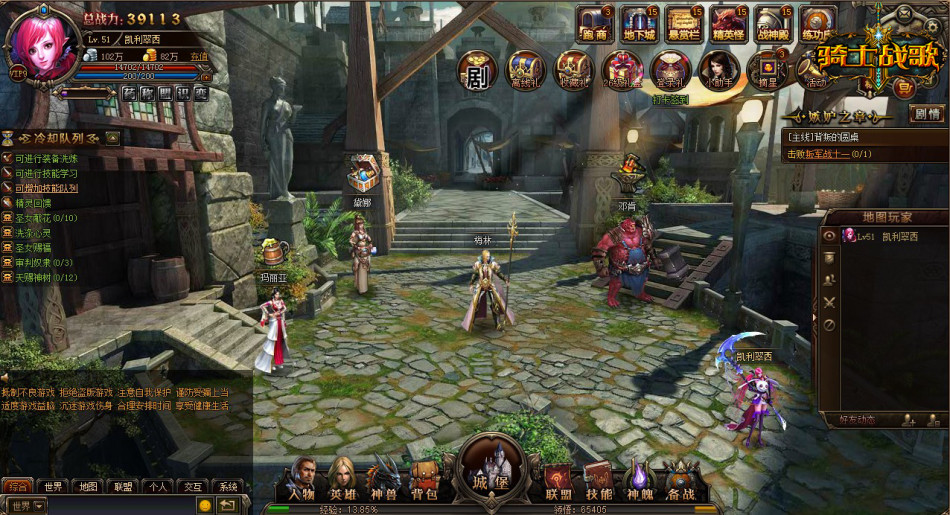
Task: Select the 可进行装备洗炼 queue entry
Action: click(x=46, y=159)
